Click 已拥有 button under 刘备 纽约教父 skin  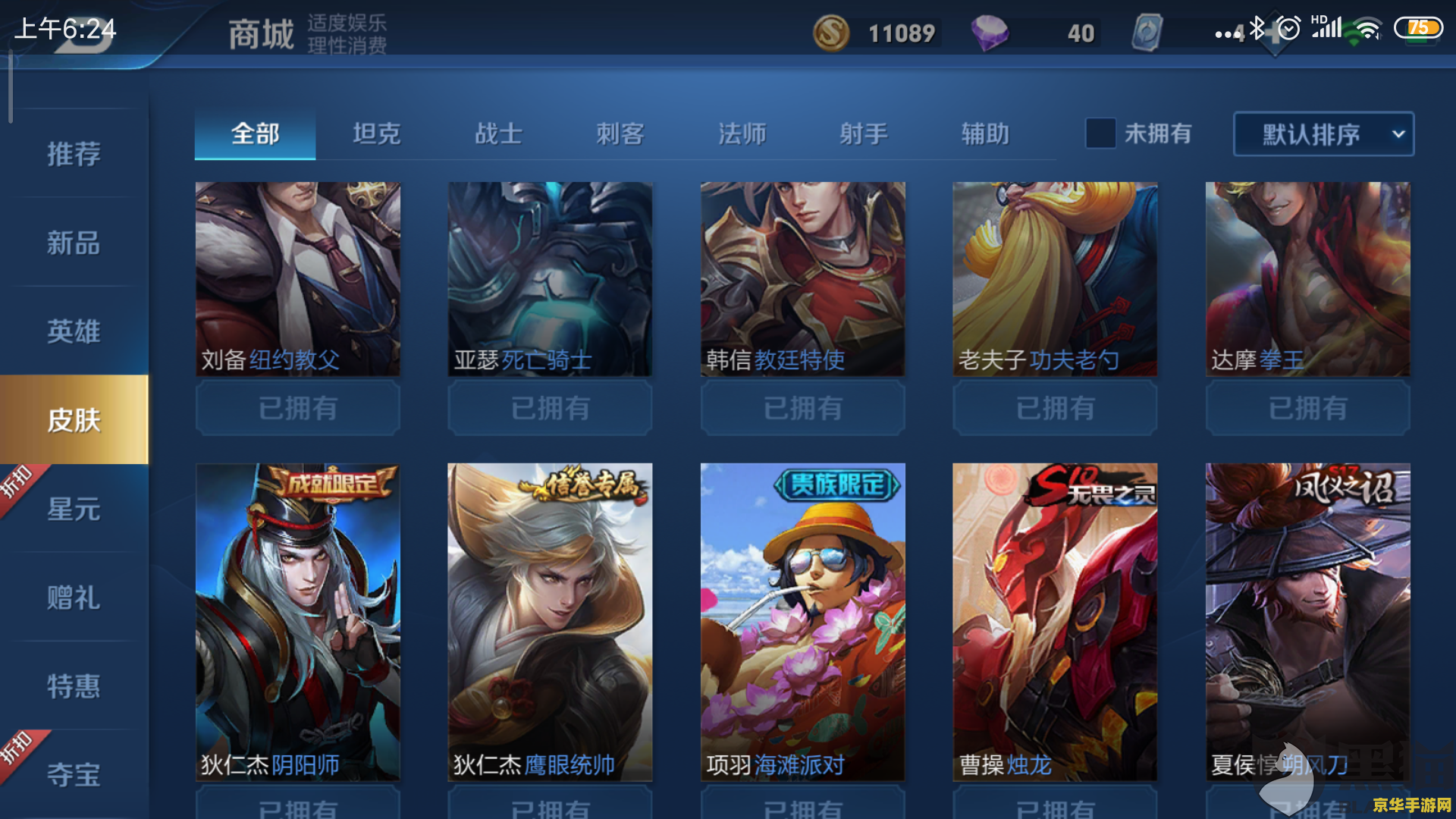pos(297,408)
